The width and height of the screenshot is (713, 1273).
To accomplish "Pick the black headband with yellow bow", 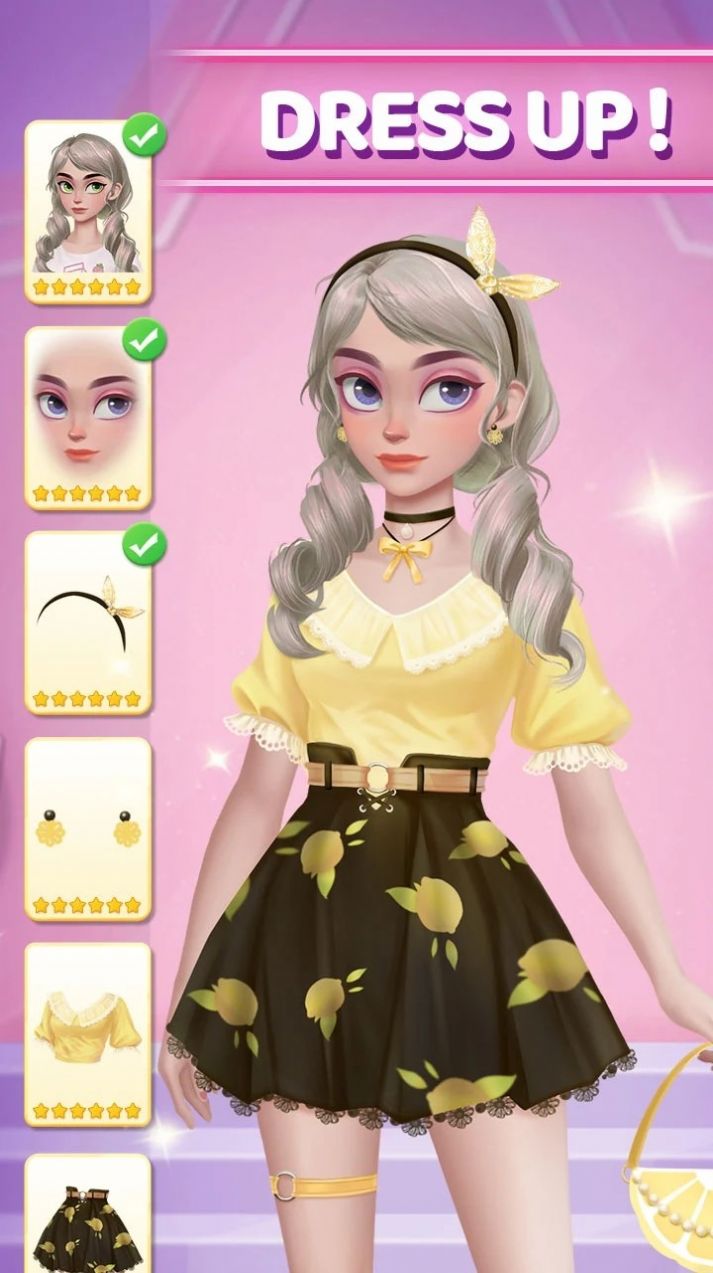I will (x=88, y=622).
